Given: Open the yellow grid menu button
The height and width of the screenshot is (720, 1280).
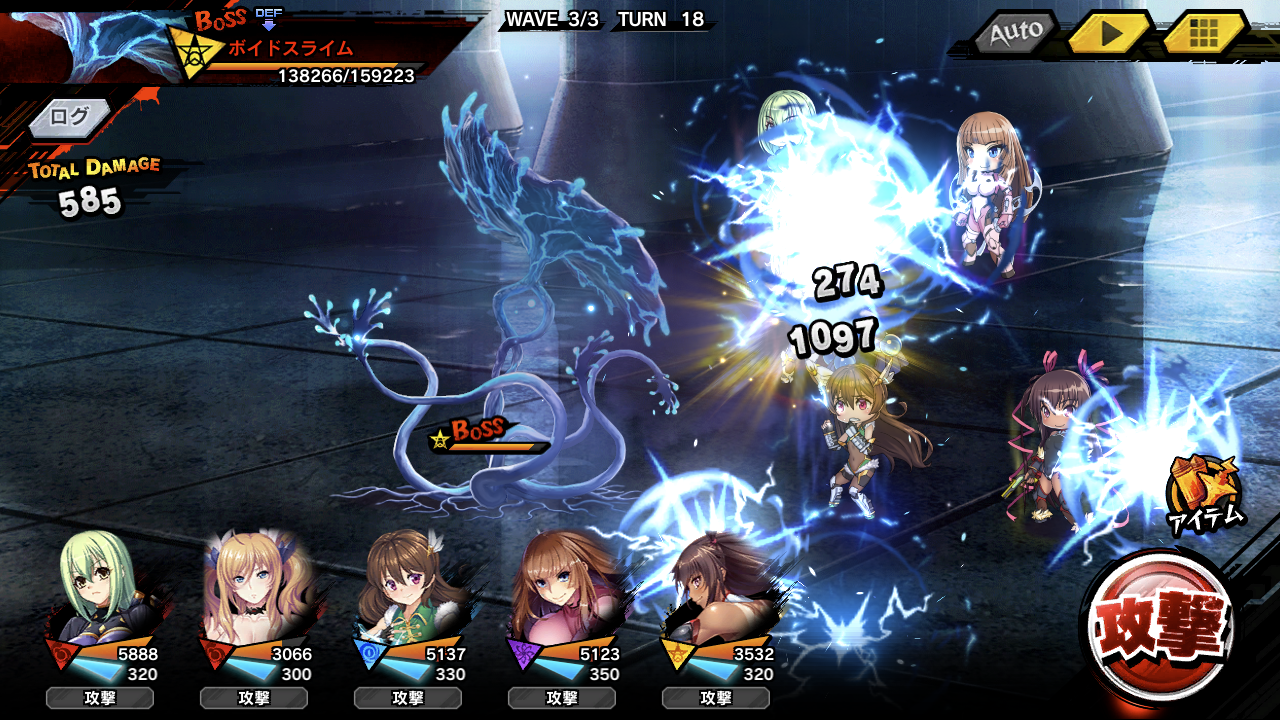Looking at the screenshot, I should point(1203,33).
